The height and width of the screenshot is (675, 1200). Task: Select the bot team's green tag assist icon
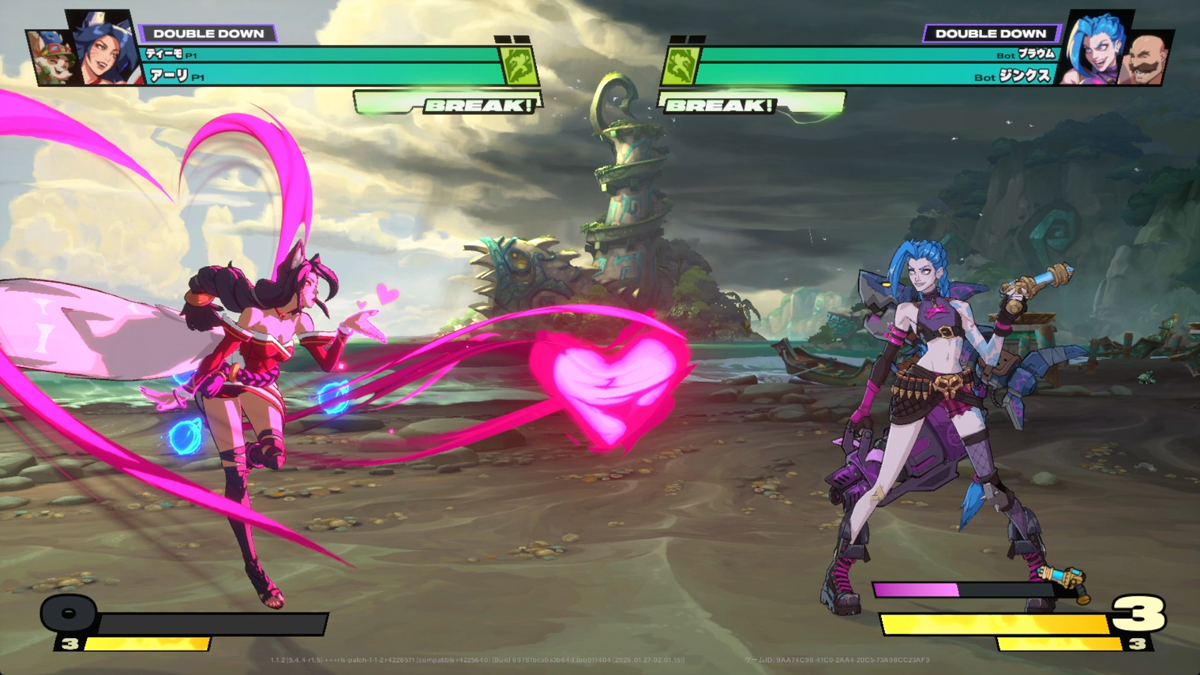(x=678, y=66)
